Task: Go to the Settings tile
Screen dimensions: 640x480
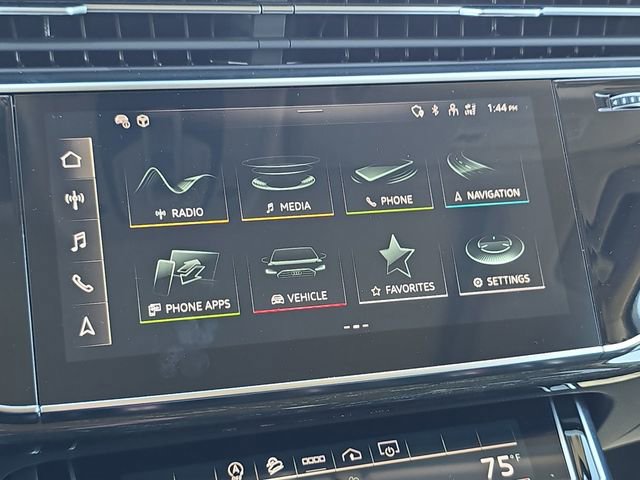Action: (x=500, y=261)
